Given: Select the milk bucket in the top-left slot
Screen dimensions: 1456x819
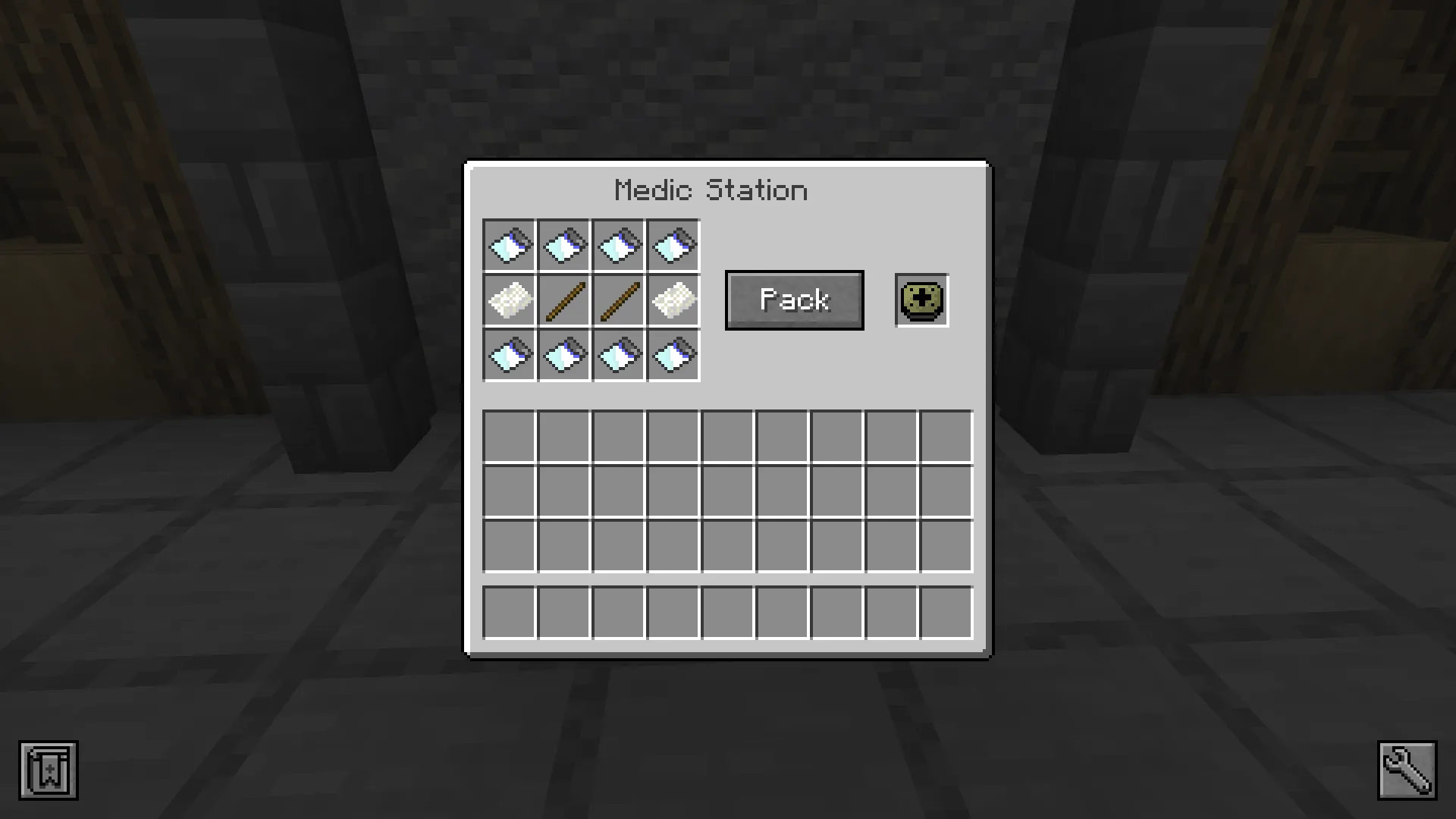Looking at the screenshot, I should pos(508,244).
